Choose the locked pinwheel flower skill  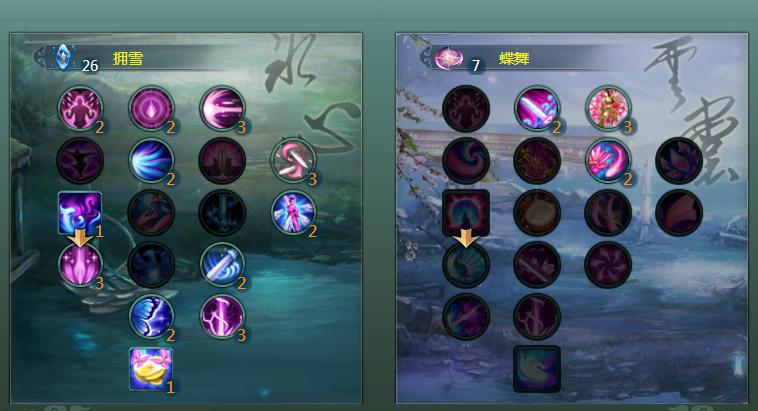click(x=608, y=264)
